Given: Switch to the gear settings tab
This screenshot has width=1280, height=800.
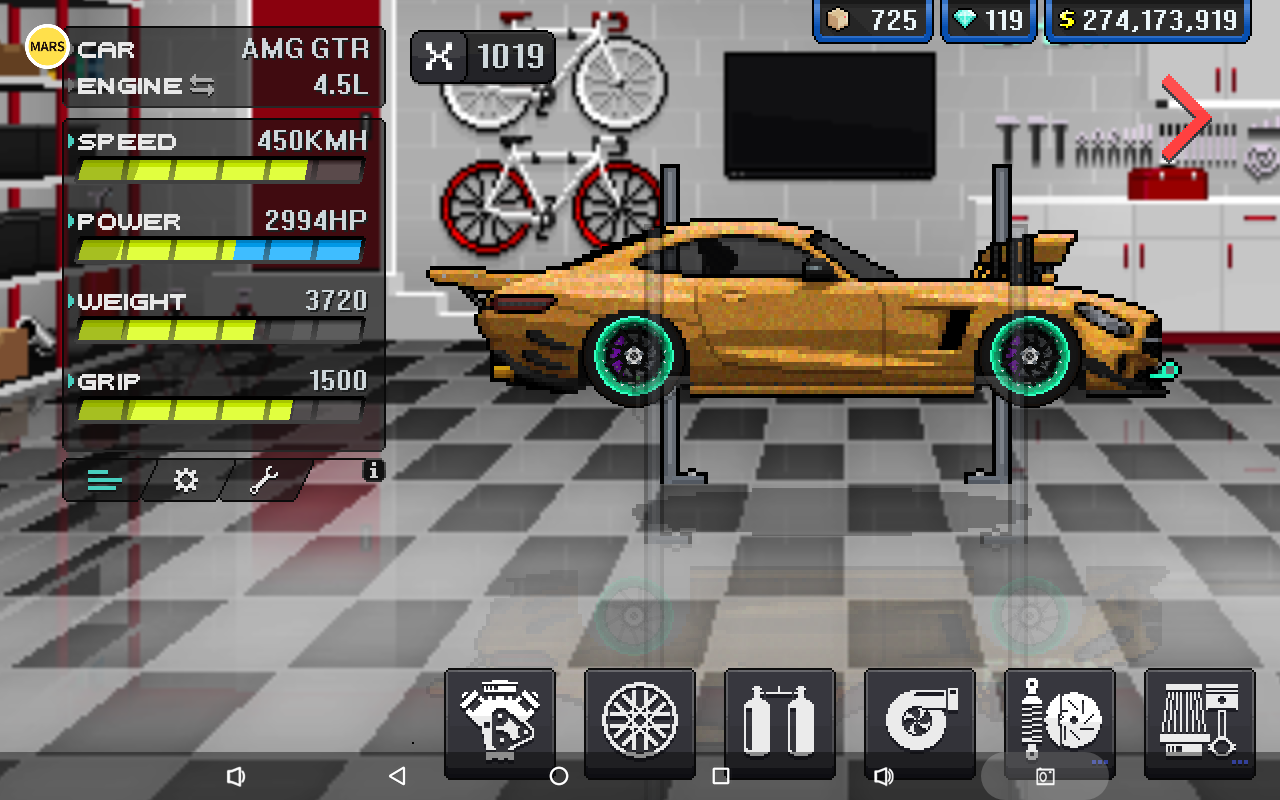Looking at the screenshot, I should tap(186, 481).
